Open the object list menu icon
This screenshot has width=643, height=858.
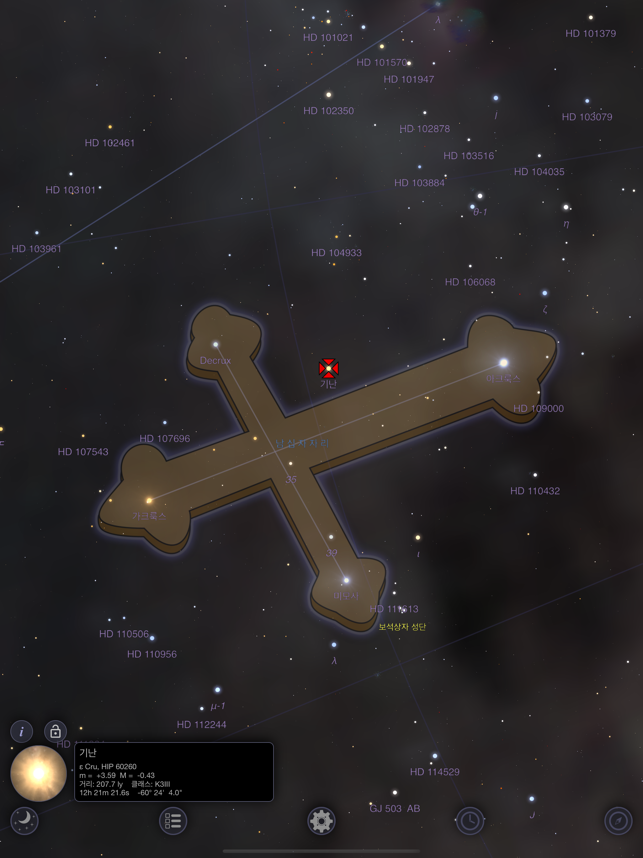[x=173, y=821]
